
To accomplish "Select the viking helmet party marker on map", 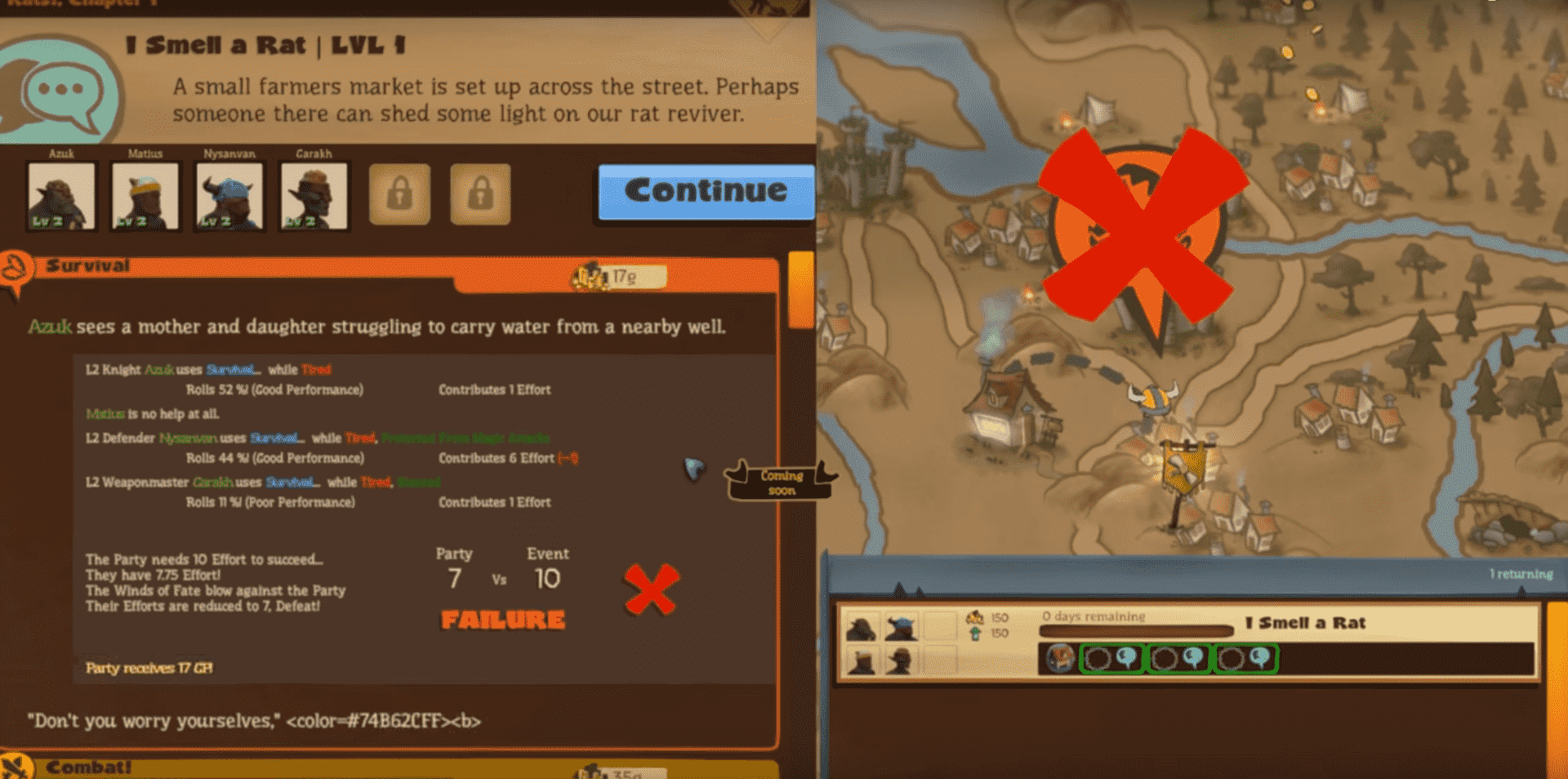I will click(x=1154, y=399).
